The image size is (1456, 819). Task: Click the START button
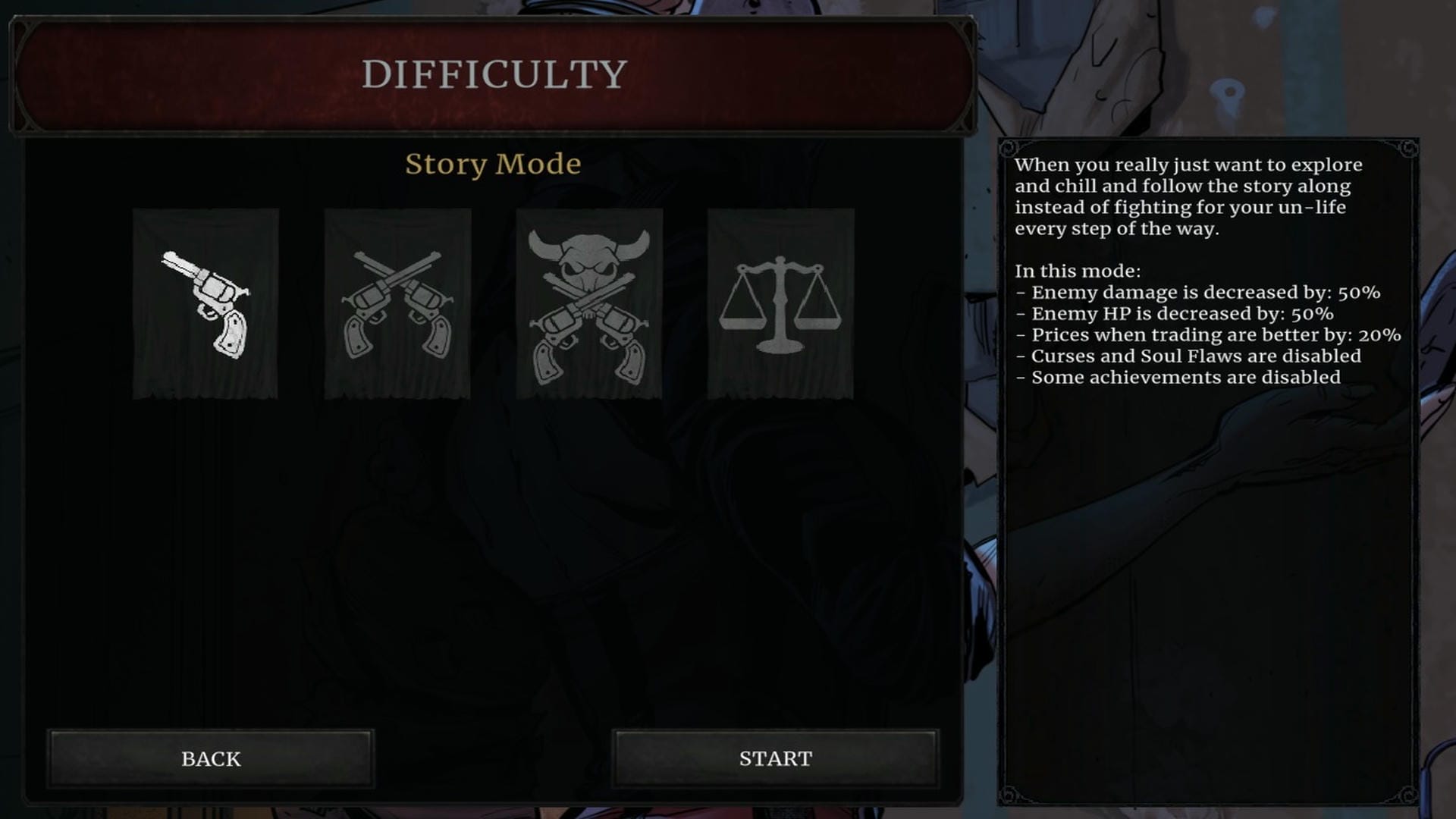coord(775,758)
